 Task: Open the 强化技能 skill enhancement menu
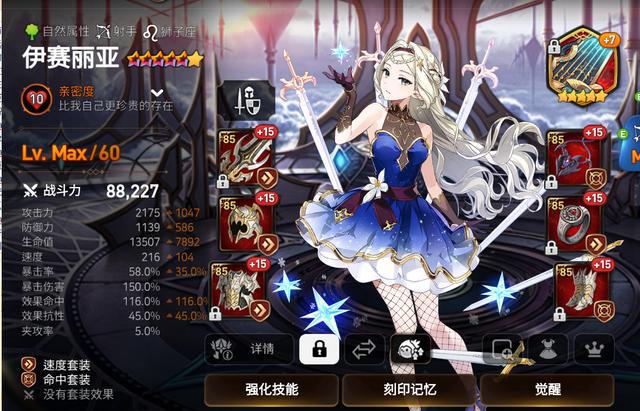coord(270,389)
